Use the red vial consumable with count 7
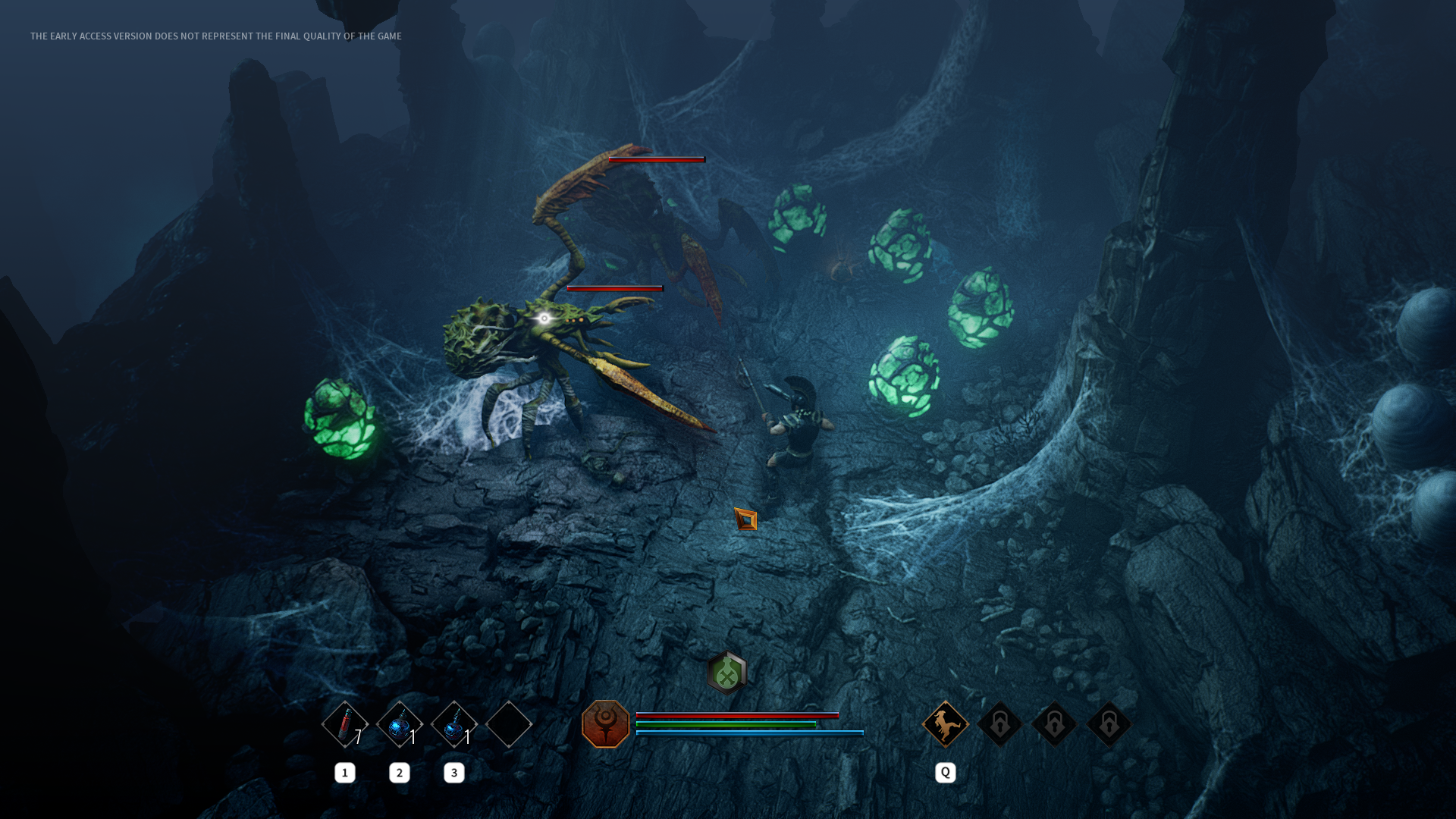Screen dimensions: 1456x819 [345, 724]
